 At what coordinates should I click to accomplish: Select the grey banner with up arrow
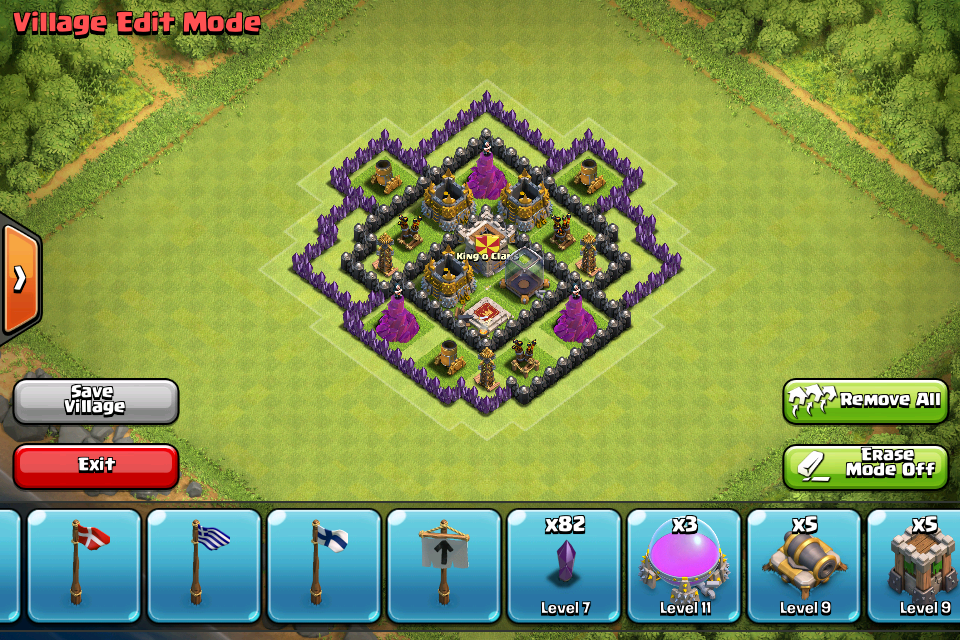click(x=443, y=565)
